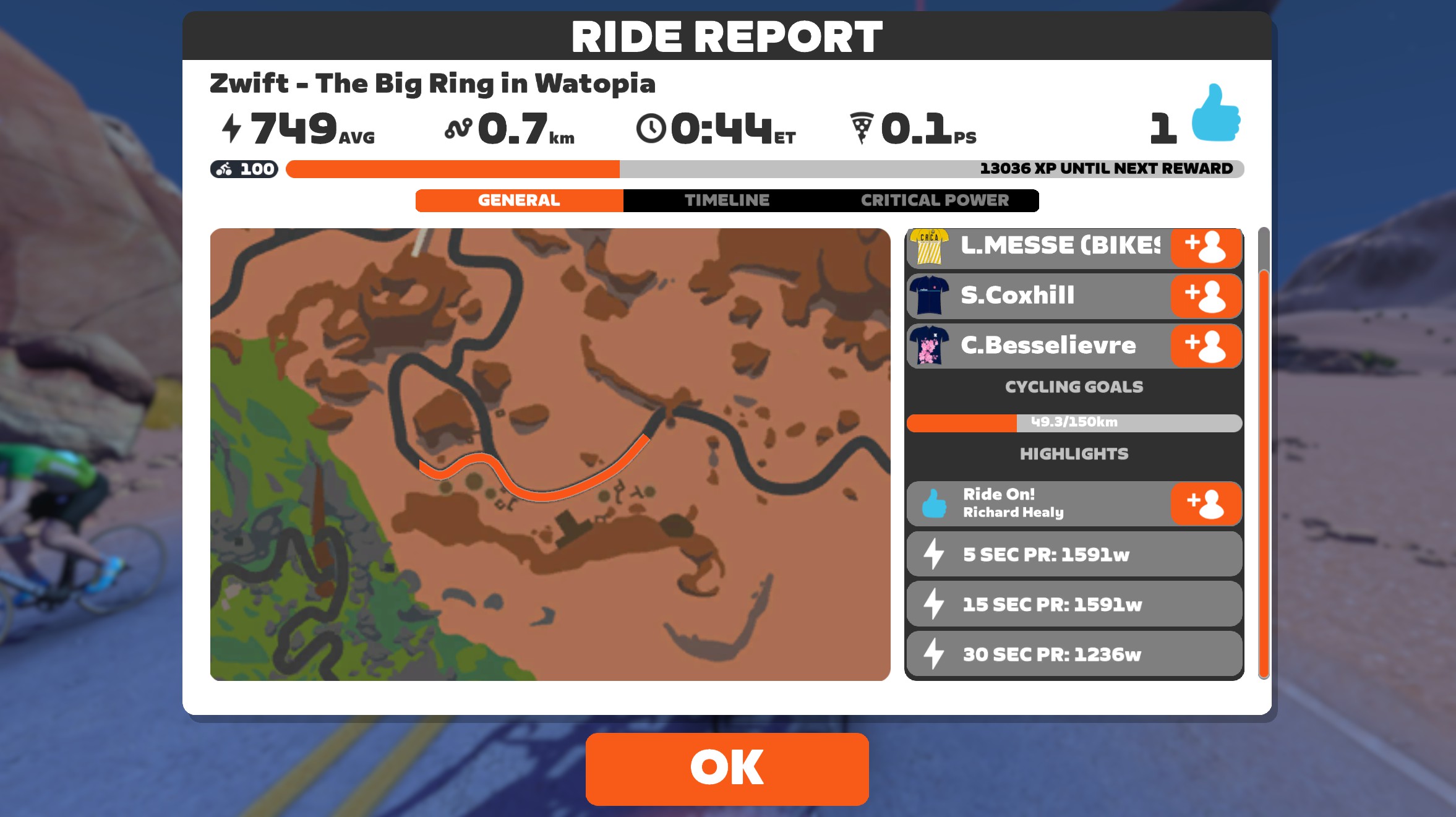Click the blue Ride On thumbs-up icon
Image resolution: width=1456 pixels, height=817 pixels.
(x=1215, y=114)
